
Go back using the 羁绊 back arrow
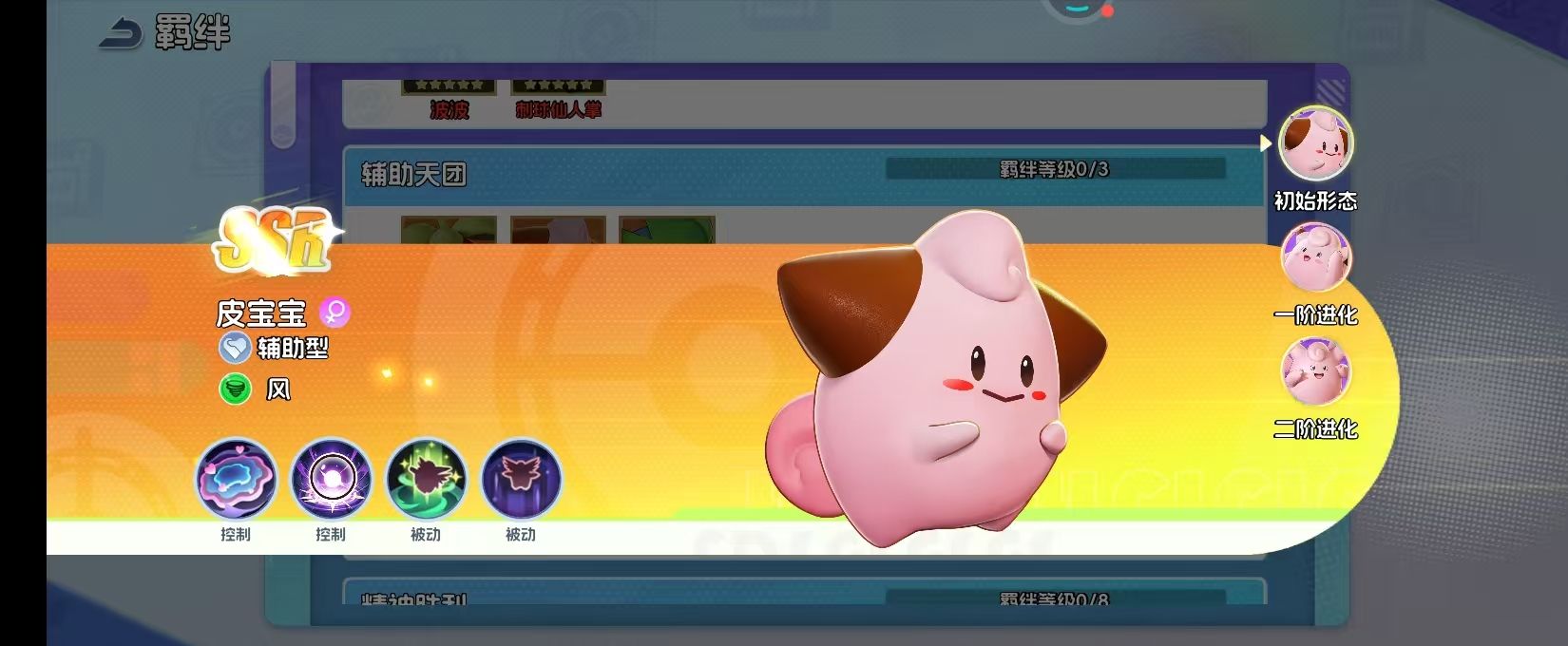click(122, 34)
